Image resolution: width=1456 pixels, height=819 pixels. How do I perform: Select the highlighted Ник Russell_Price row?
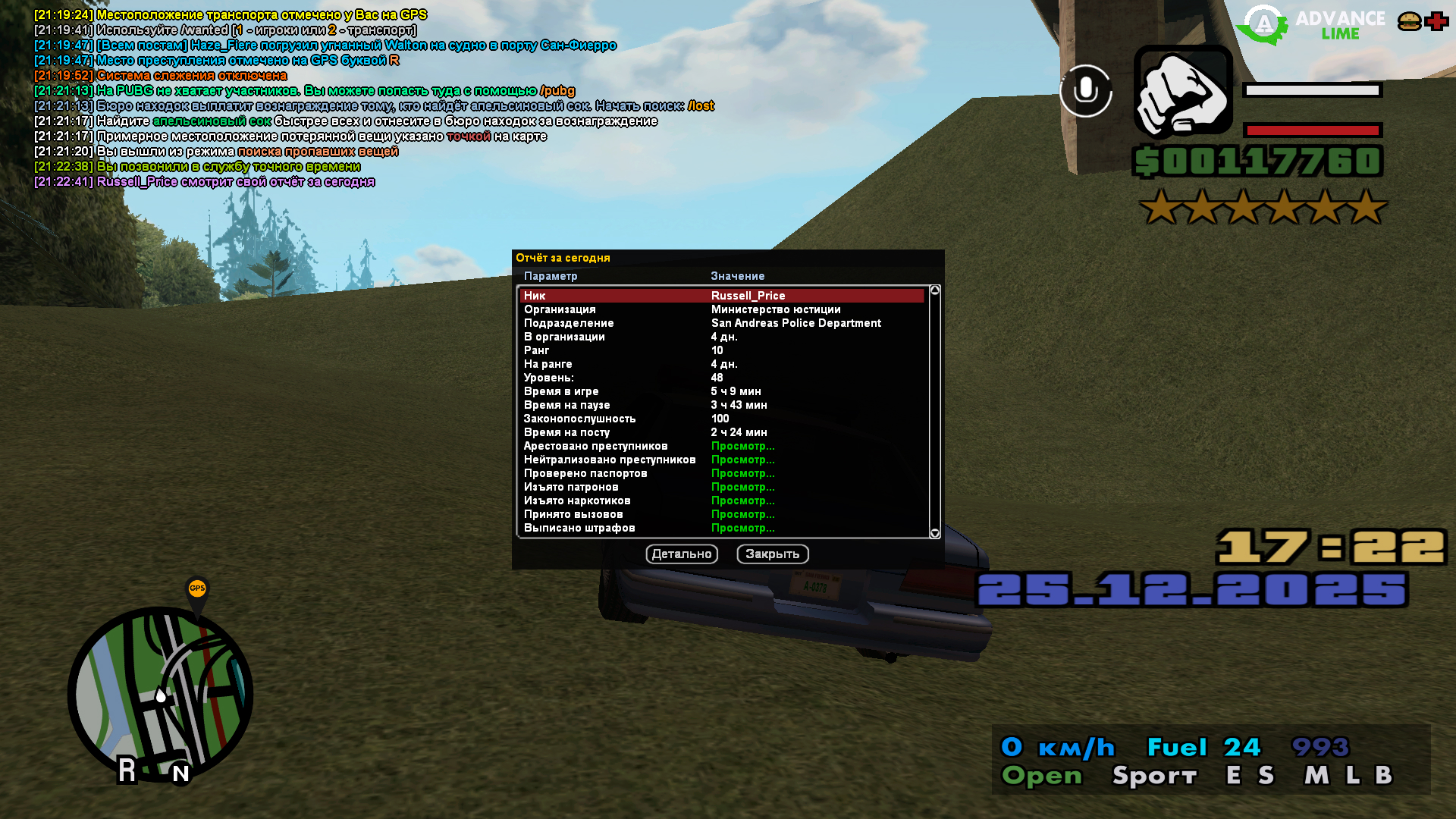(720, 295)
